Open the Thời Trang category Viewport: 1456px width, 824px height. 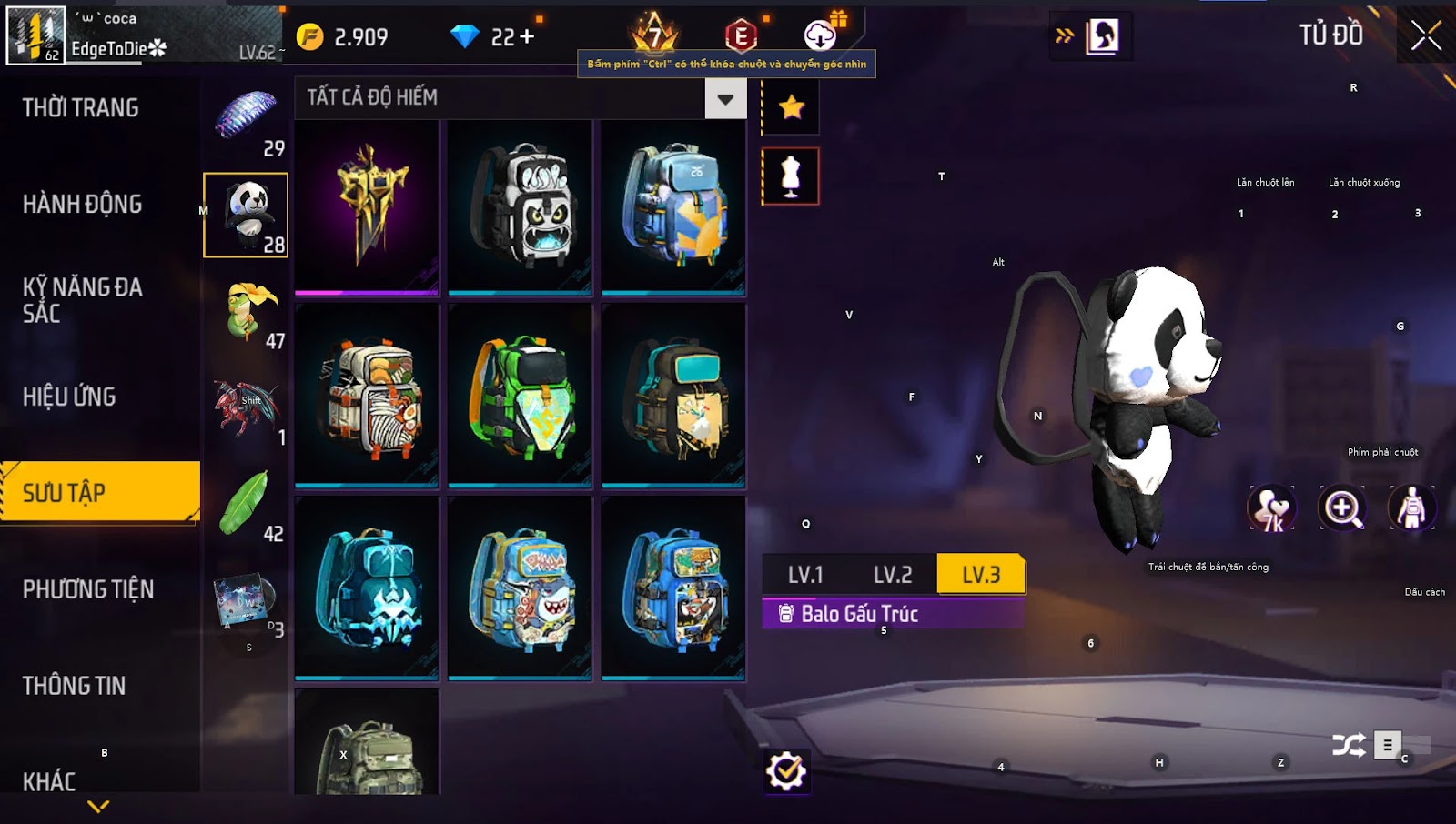coord(81,108)
